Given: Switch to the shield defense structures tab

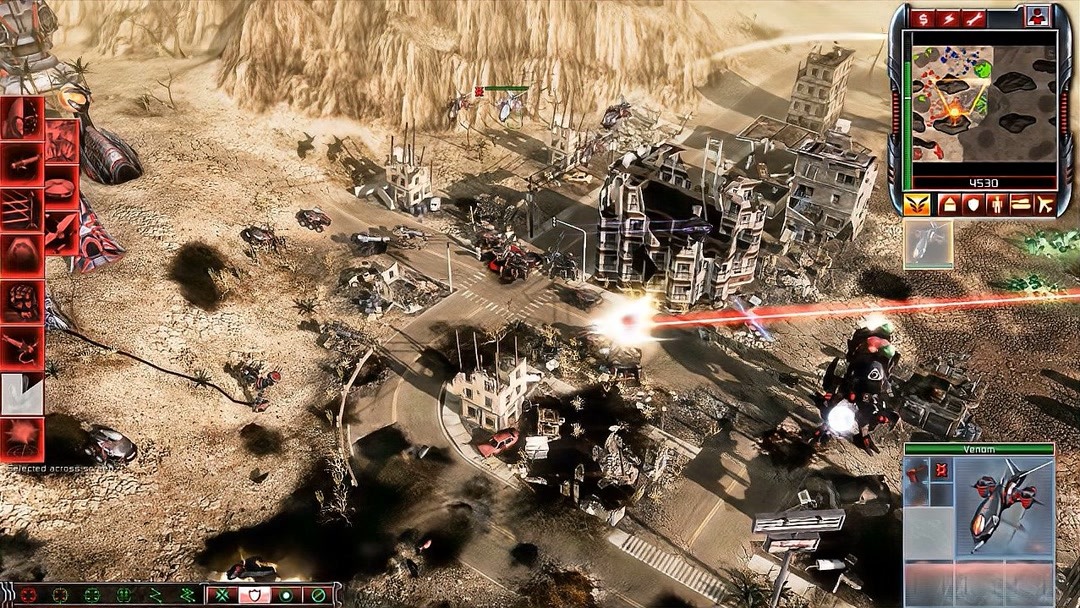Looking at the screenshot, I should [973, 205].
